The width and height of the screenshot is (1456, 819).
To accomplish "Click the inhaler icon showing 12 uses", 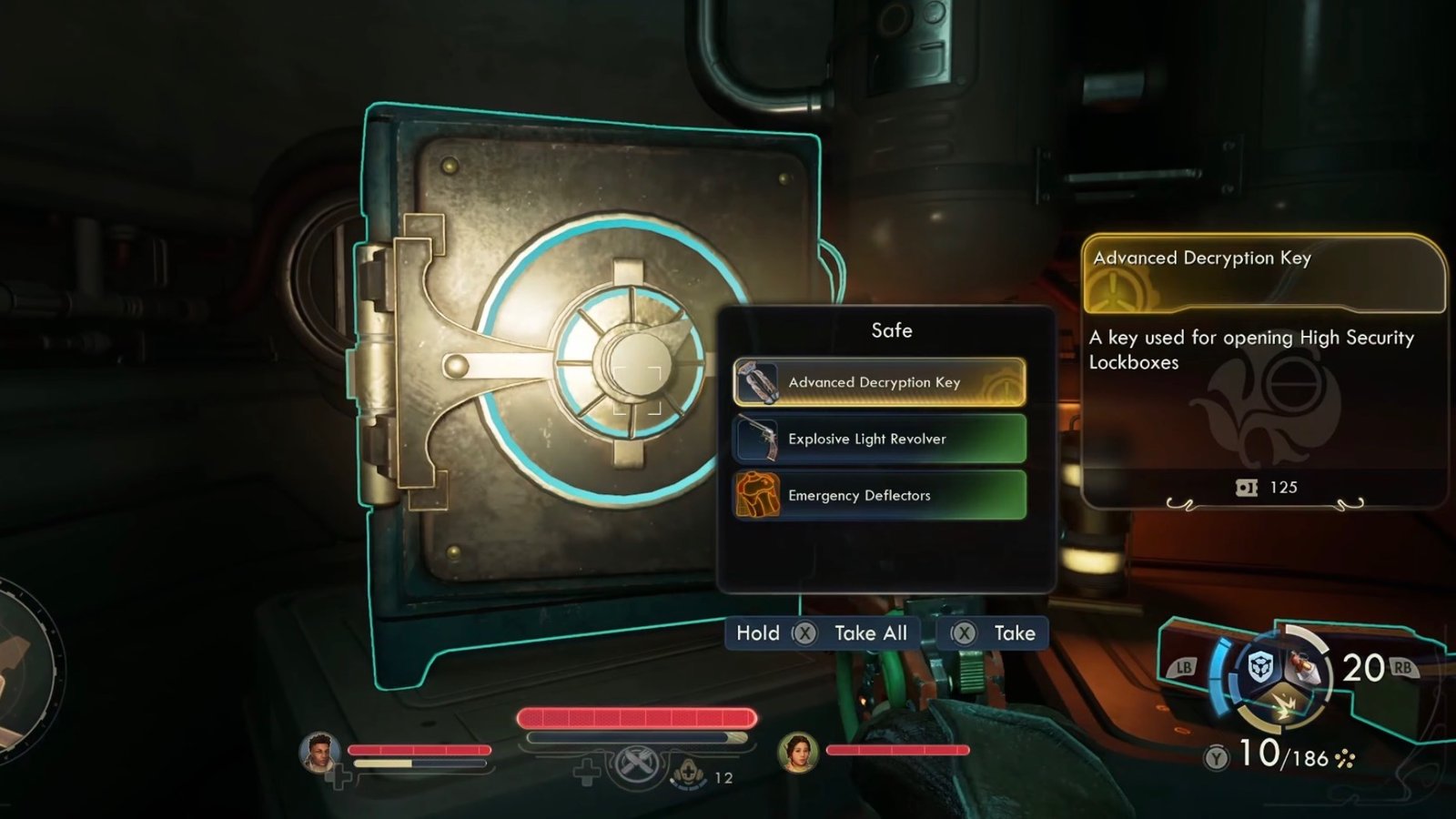I will [x=689, y=773].
